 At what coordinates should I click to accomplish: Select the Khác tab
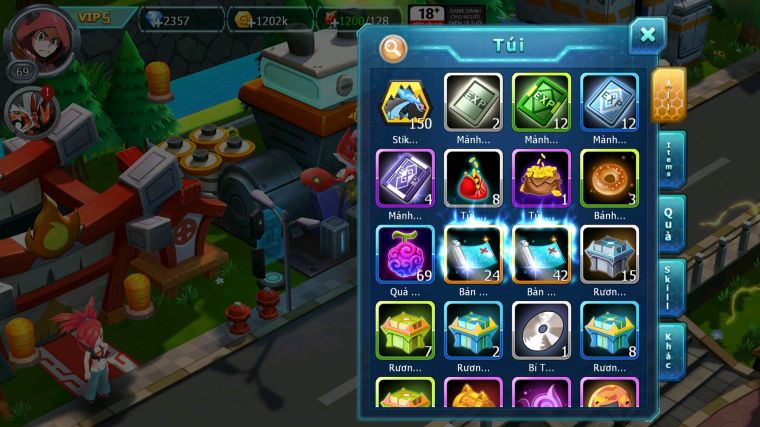[x=670, y=349]
